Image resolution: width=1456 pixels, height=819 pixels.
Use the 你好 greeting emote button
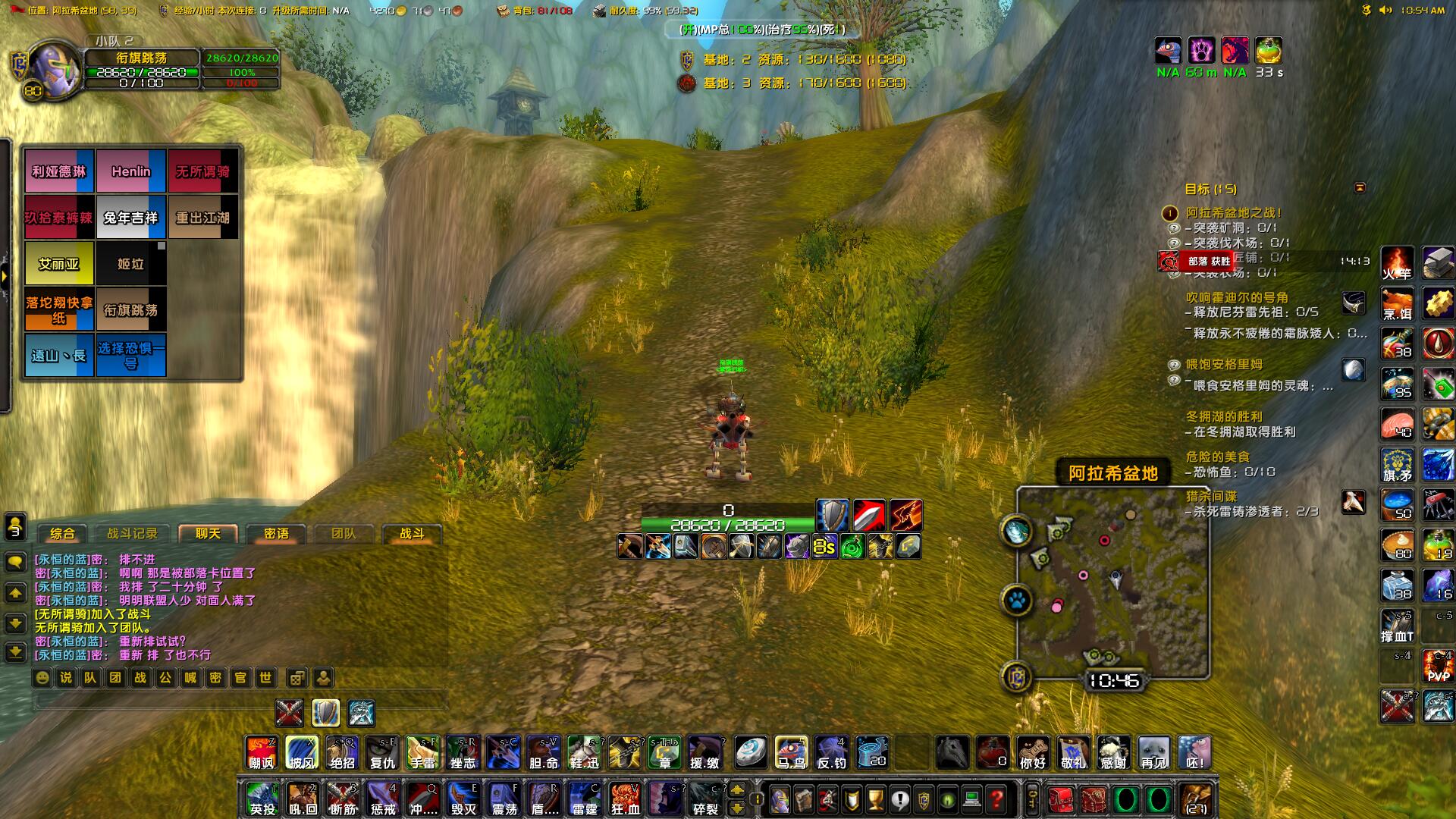pyautogui.click(x=1033, y=753)
